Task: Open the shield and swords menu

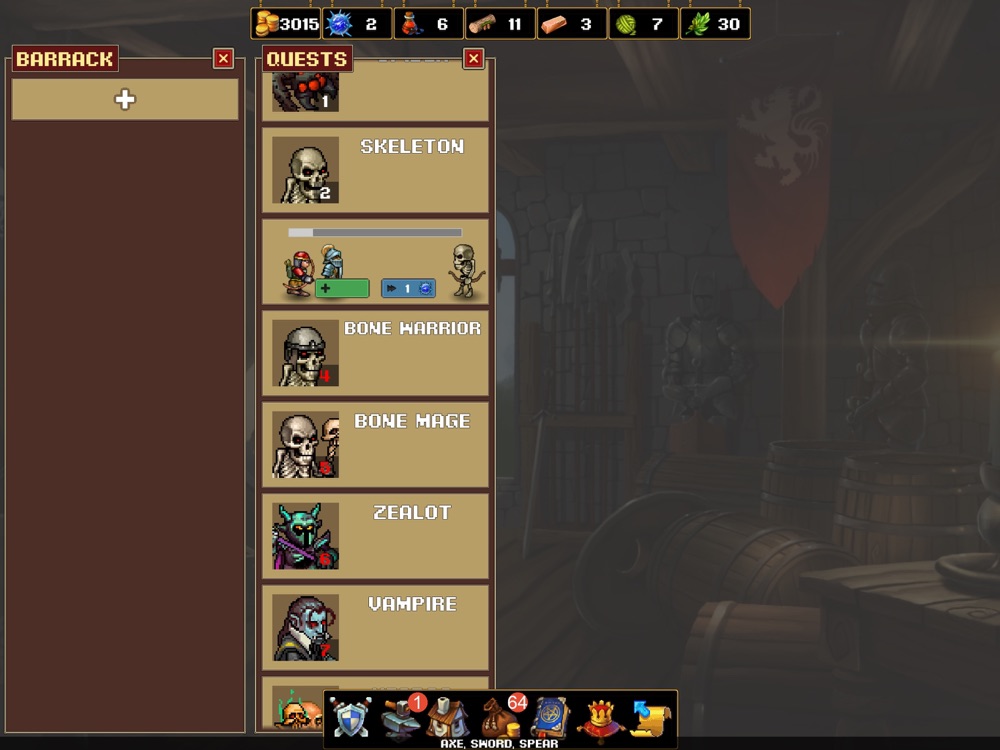Action: [352, 718]
